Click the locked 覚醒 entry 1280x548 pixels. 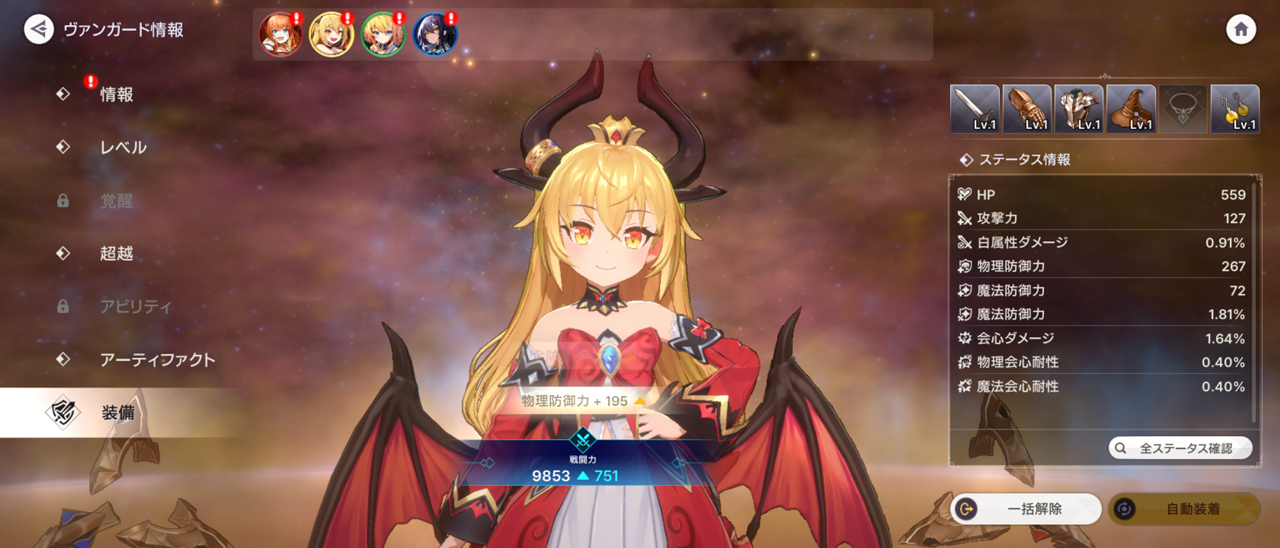[x=116, y=200]
